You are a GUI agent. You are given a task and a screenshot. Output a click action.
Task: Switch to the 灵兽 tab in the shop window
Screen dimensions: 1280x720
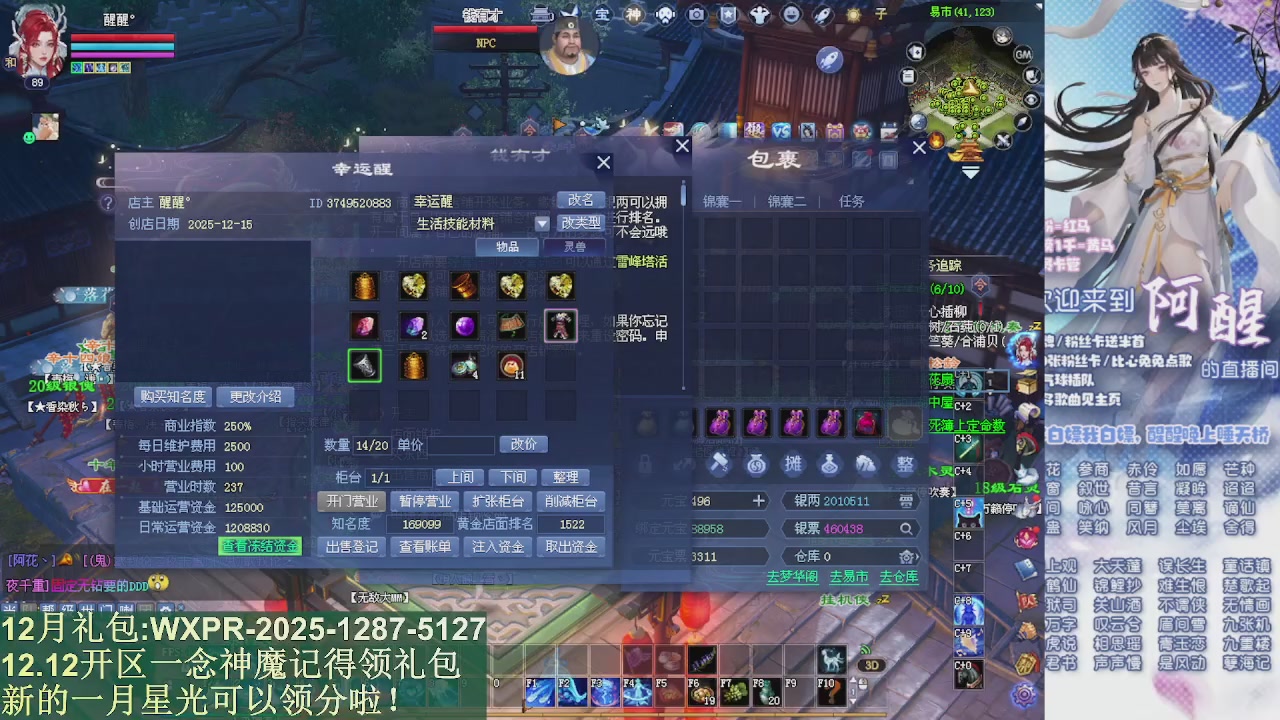pos(575,246)
